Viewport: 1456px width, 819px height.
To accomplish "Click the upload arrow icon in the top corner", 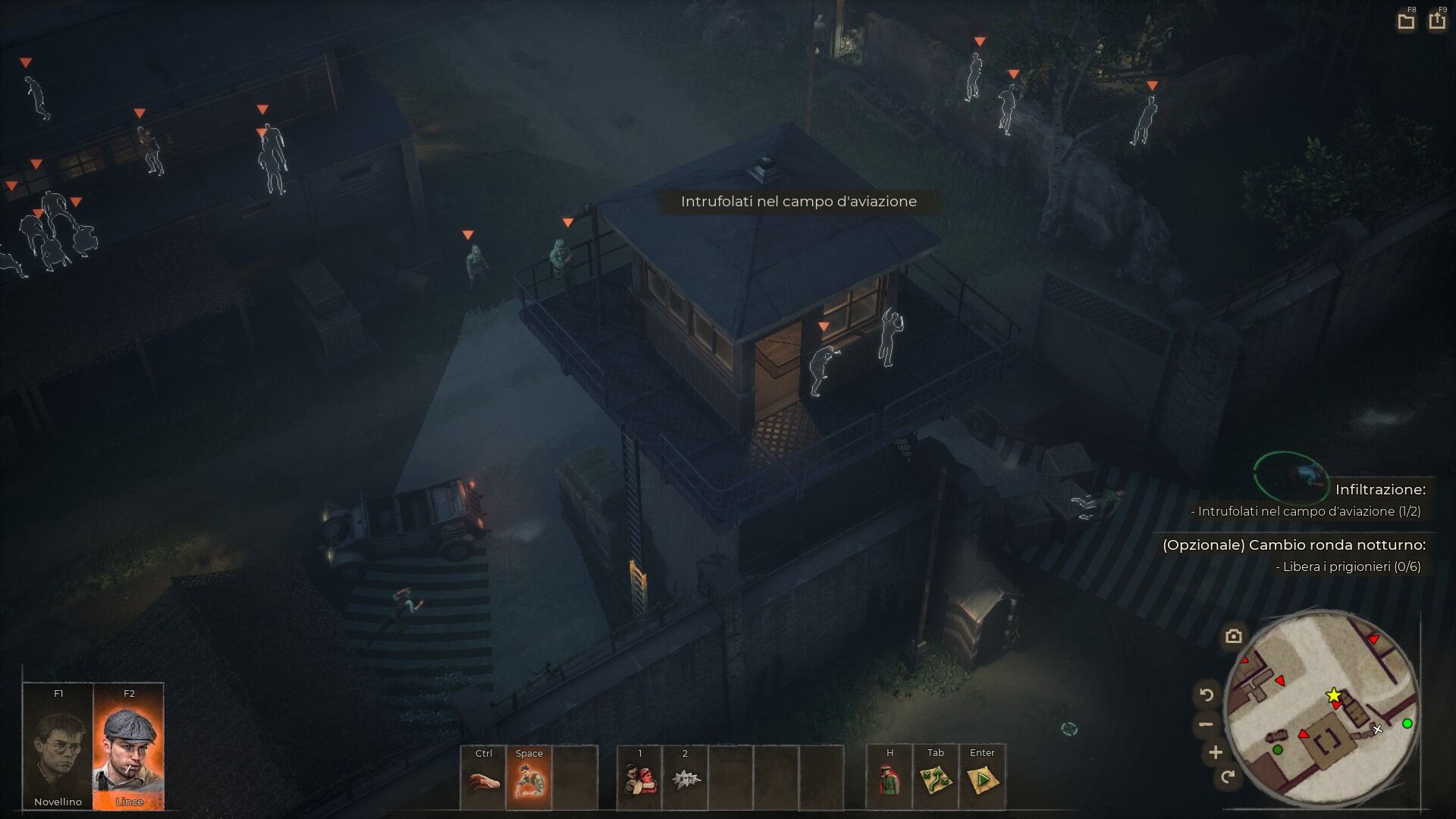I will pos(1436,21).
